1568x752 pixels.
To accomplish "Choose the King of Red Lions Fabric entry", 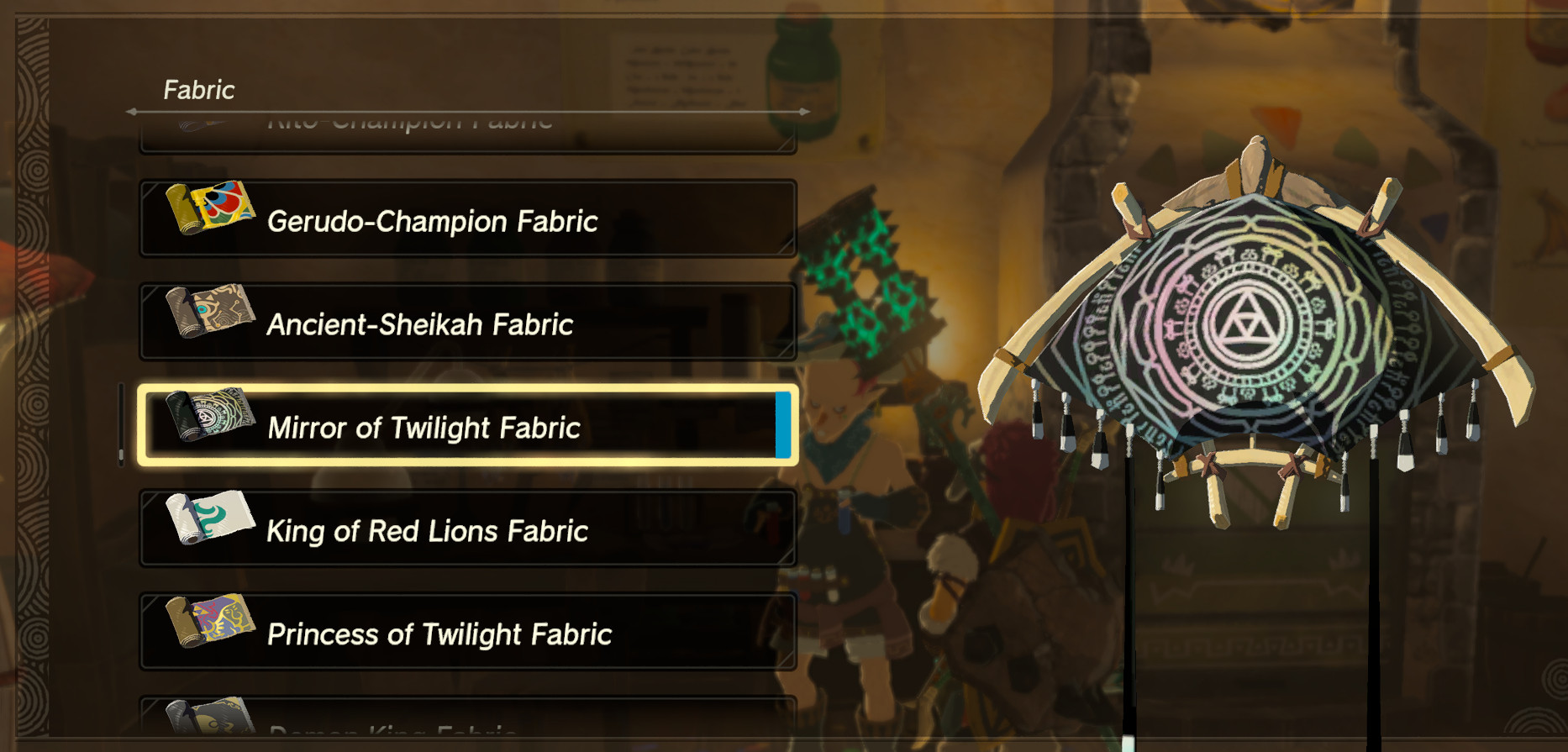I will coord(466,528).
